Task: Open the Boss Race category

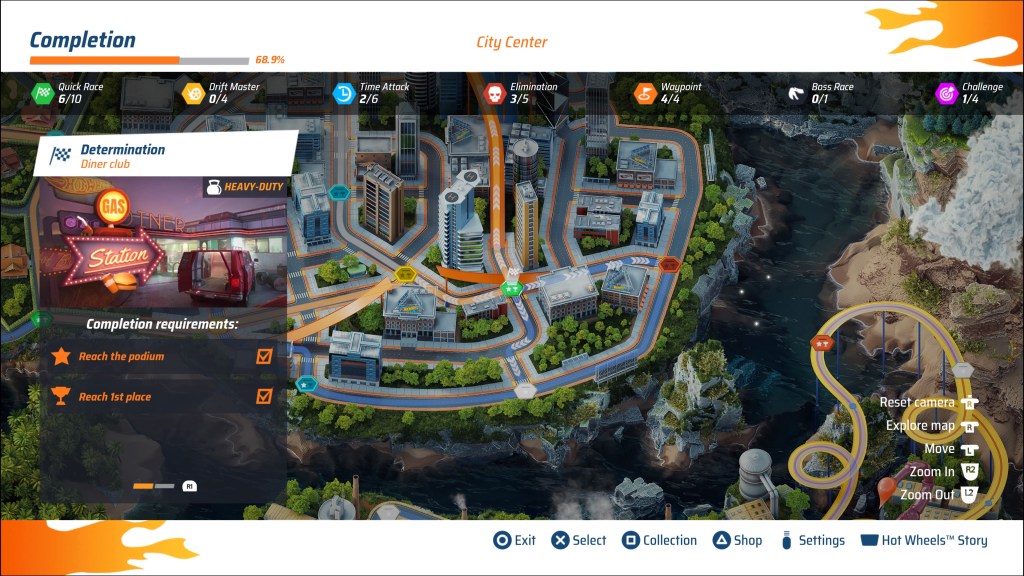Action: coord(820,93)
